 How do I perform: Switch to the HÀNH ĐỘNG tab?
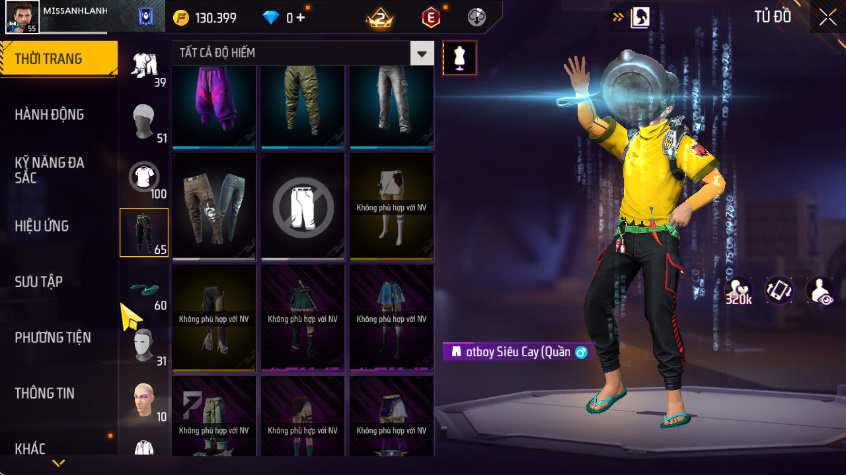pos(49,115)
